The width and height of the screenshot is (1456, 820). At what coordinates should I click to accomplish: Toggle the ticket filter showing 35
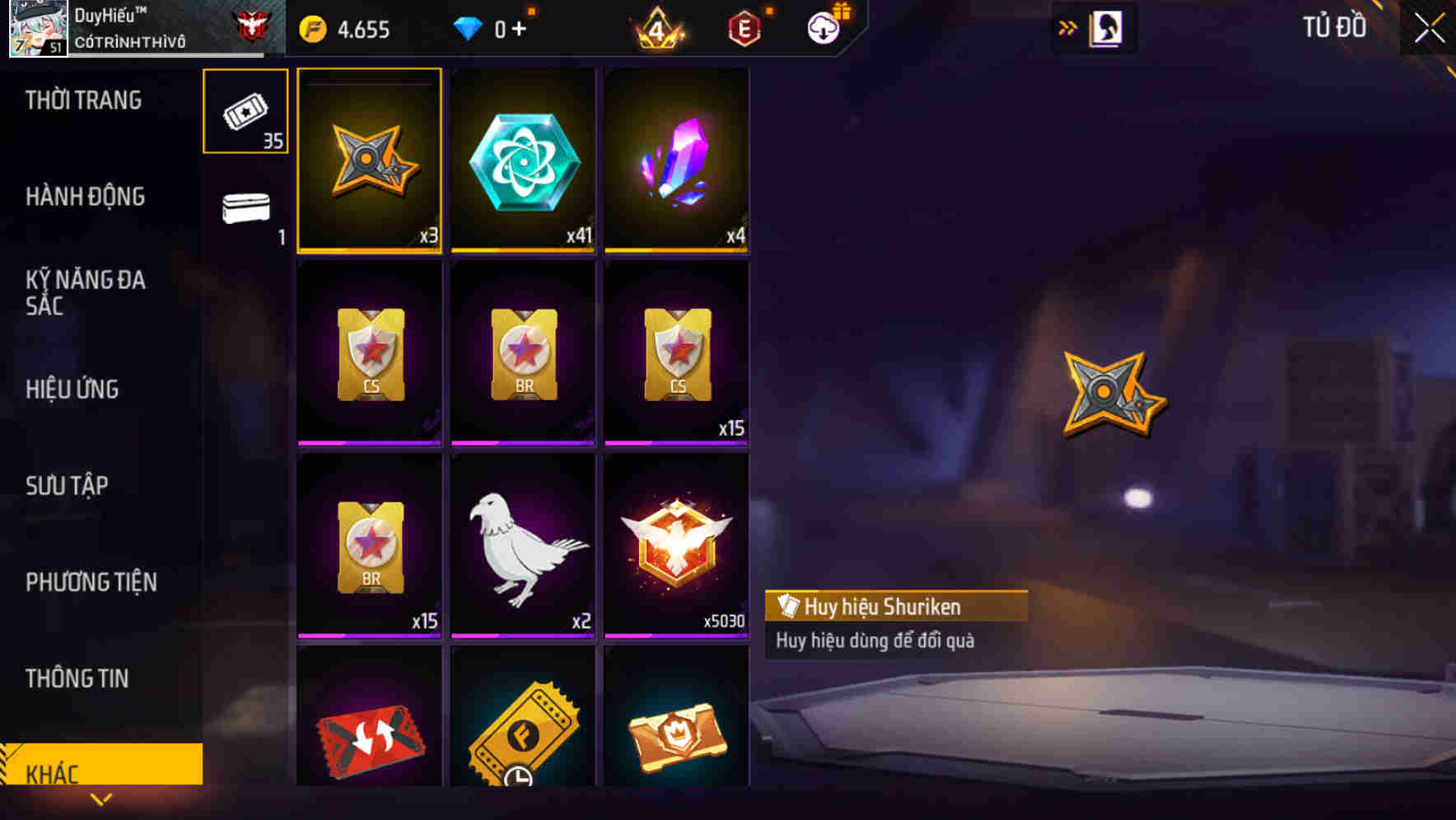pyautogui.click(x=245, y=111)
